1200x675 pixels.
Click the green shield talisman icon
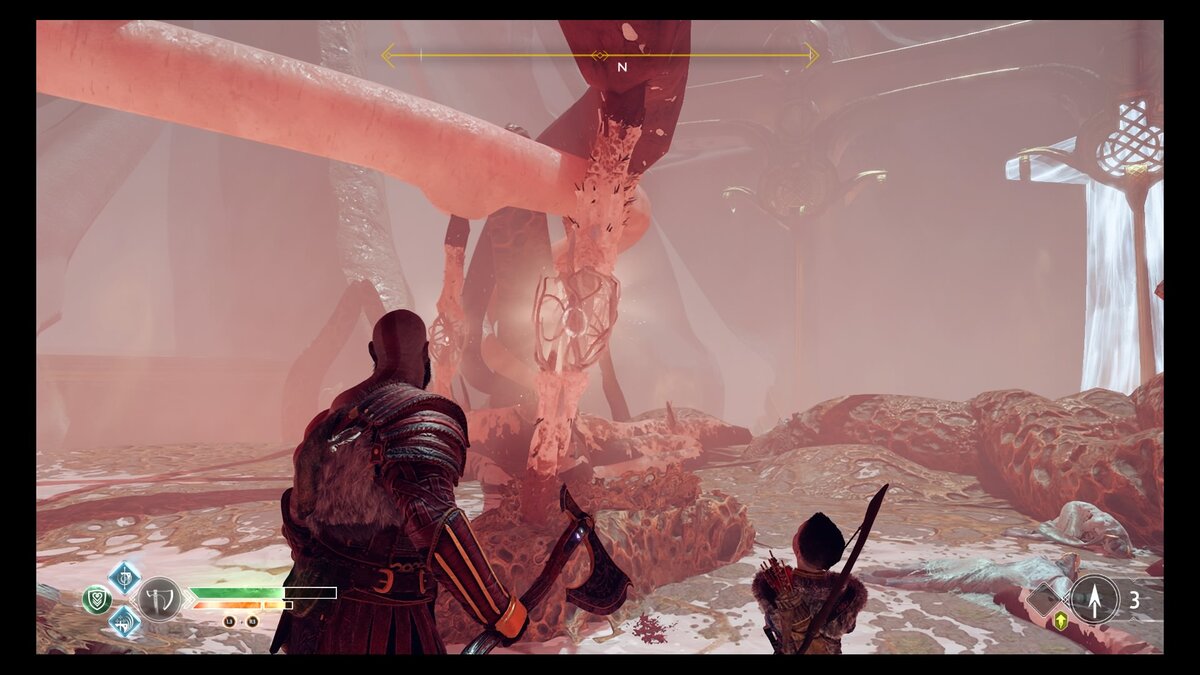[97, 599]
